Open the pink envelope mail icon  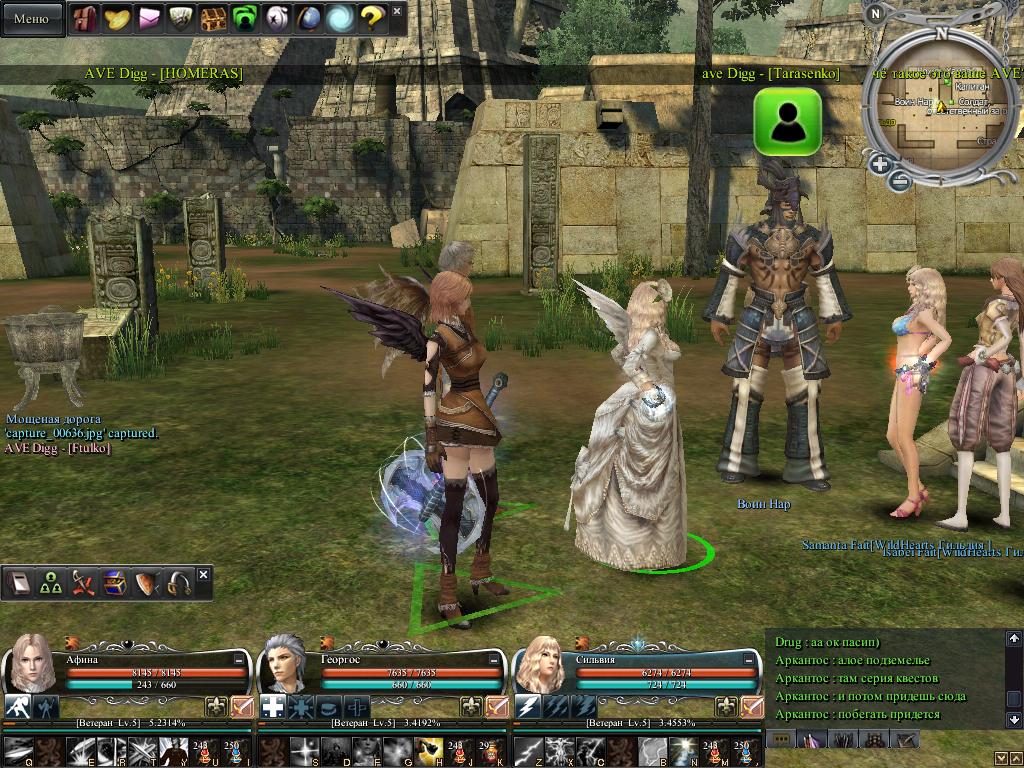coord(150,17)
